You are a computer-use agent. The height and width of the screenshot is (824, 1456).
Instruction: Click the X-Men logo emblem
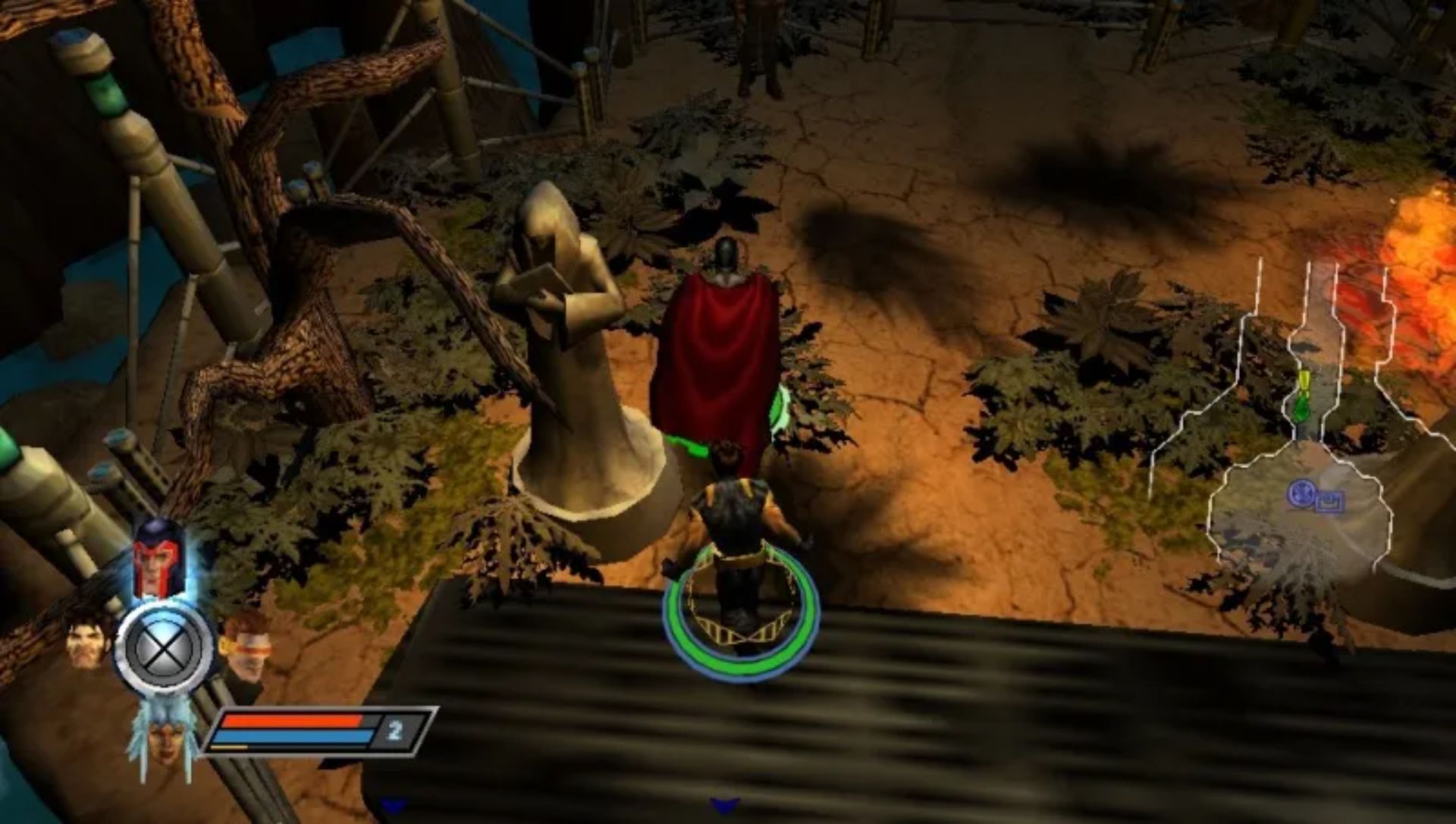click(x=163, y=650)
